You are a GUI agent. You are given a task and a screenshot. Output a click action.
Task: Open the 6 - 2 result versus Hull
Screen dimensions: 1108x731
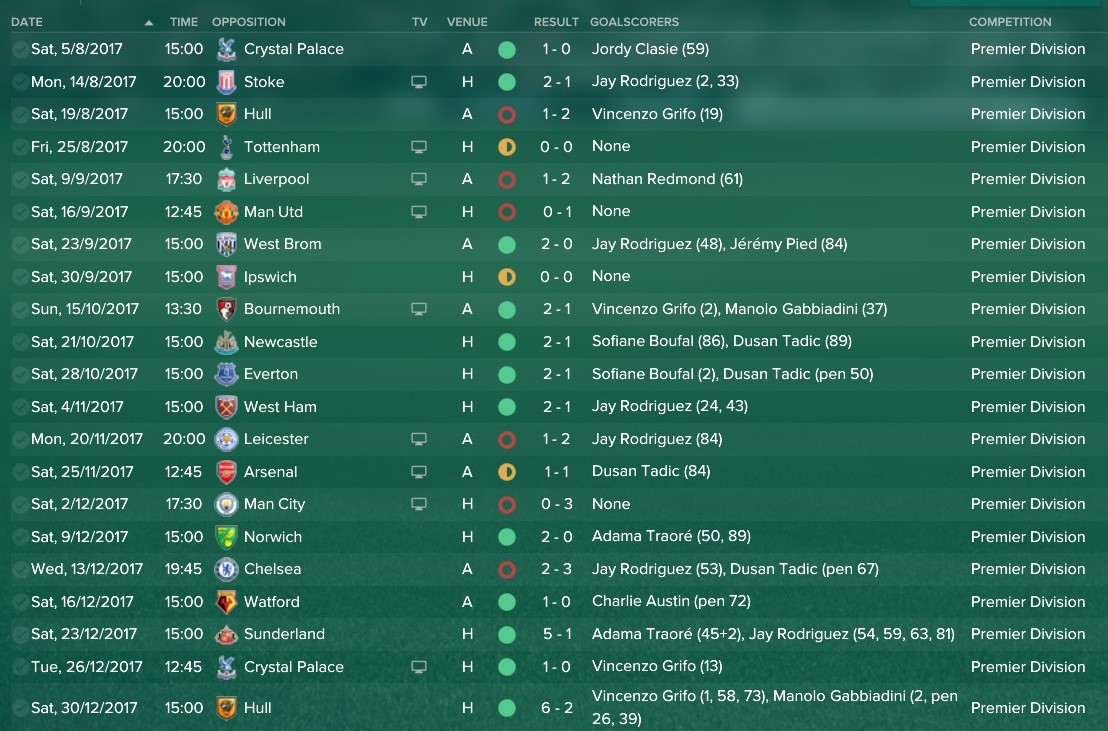pyautogui.click(x=556, y=708)
